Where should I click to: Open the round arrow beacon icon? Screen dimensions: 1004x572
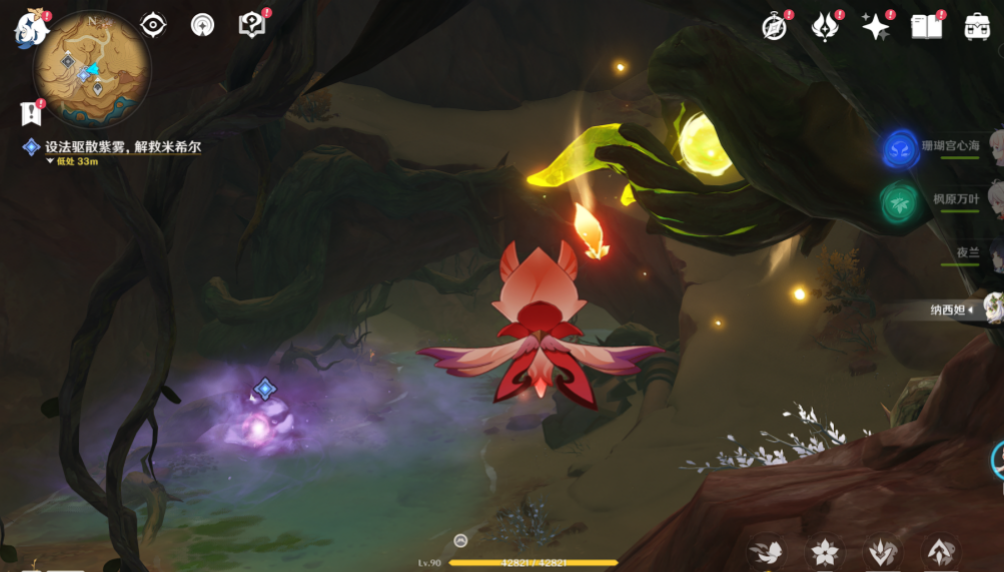tap(203, 25)
